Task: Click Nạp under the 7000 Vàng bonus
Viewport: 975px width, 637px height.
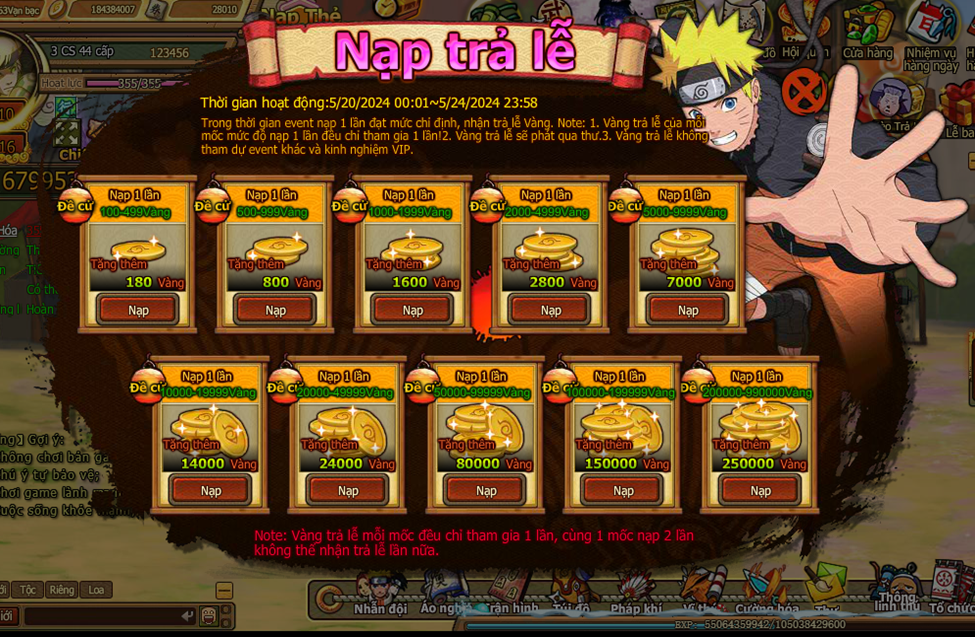Action: (688, 310)
